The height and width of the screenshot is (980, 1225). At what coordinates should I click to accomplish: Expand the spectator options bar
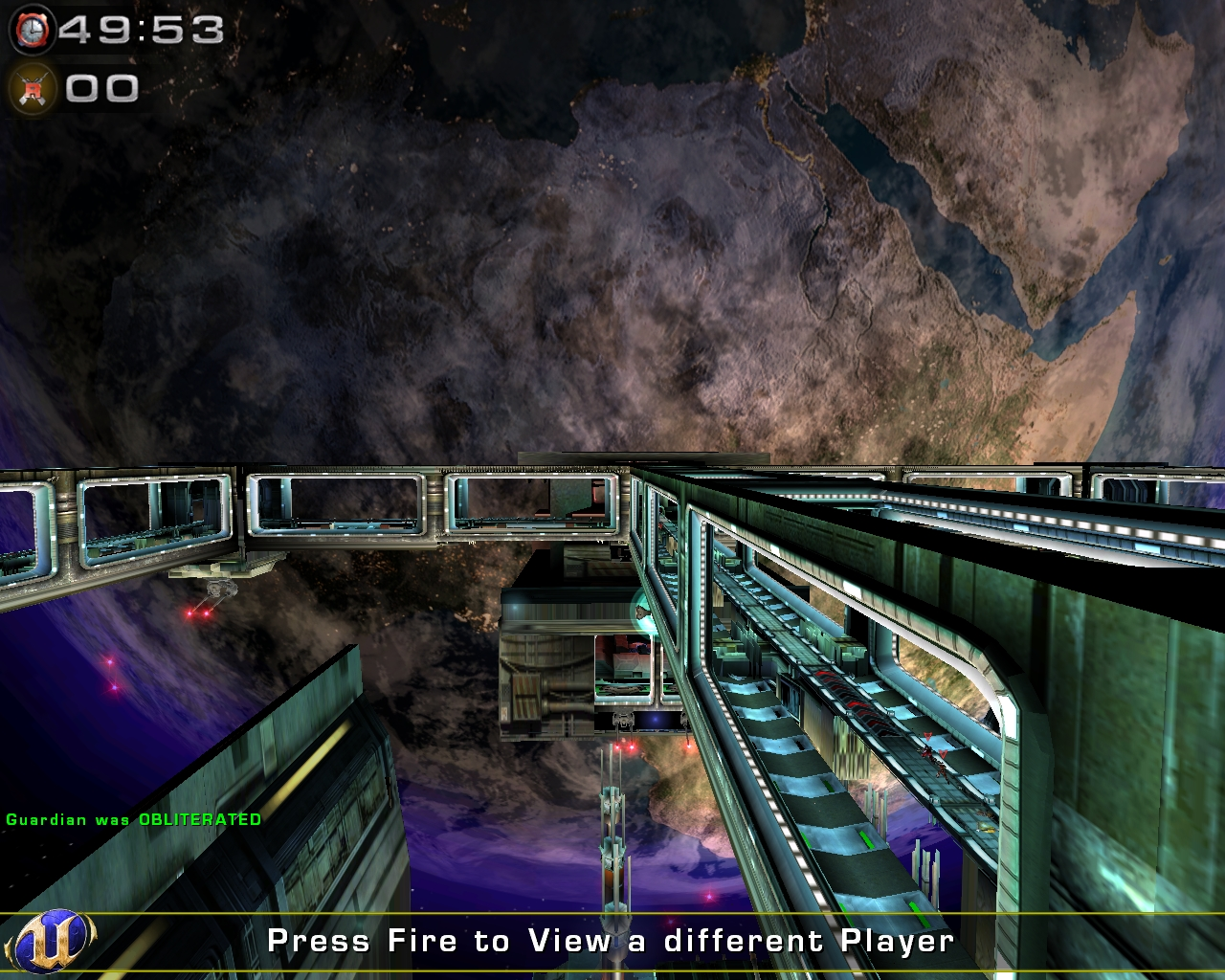612,941
